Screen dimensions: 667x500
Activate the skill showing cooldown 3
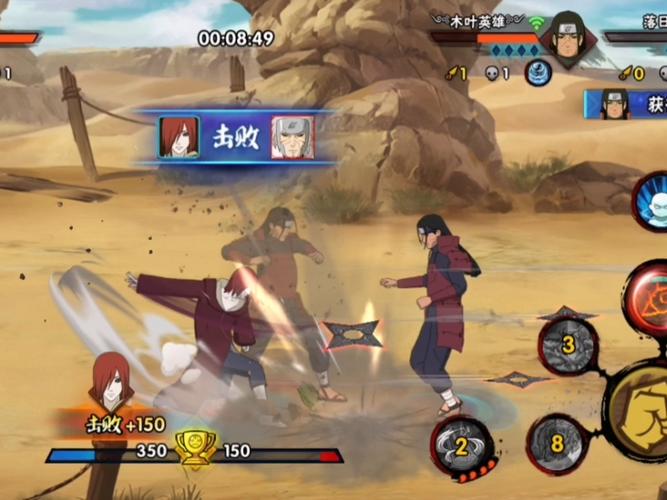coord(567,346)
